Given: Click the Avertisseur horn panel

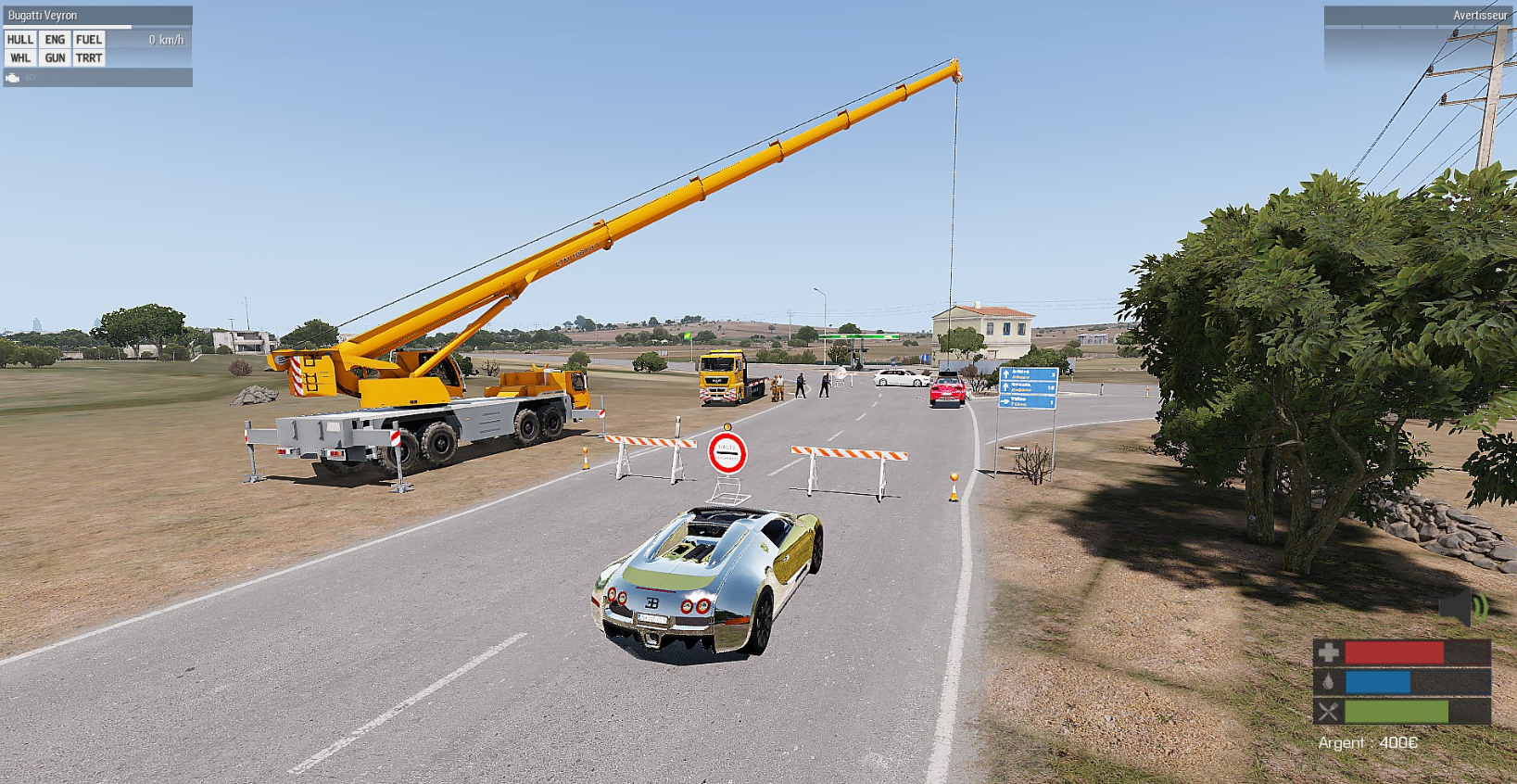Looking at the screenshot, I should [x=1479, y=16].
